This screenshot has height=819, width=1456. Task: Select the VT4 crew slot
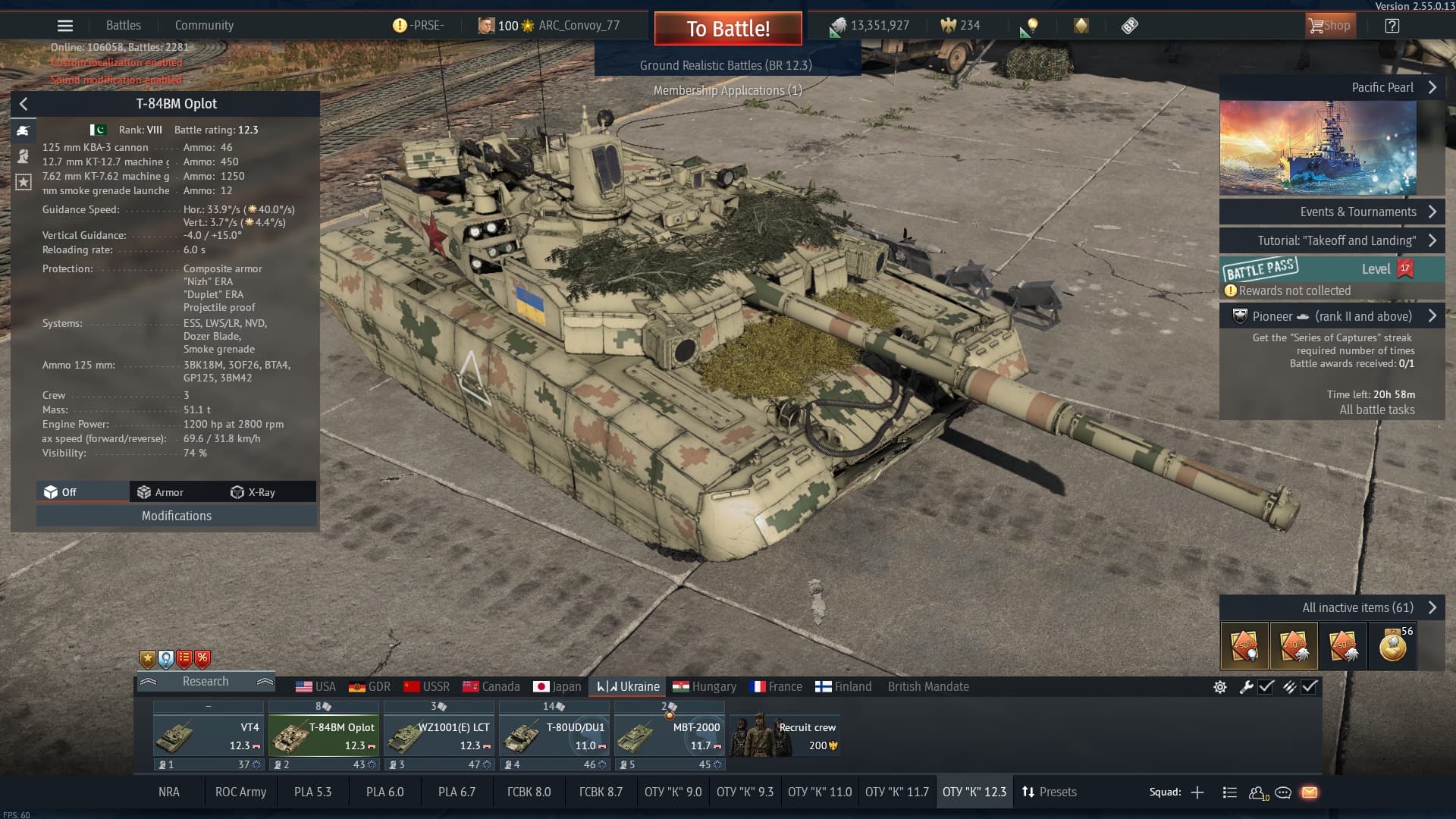pyautogui.click(x=209, y=736)
